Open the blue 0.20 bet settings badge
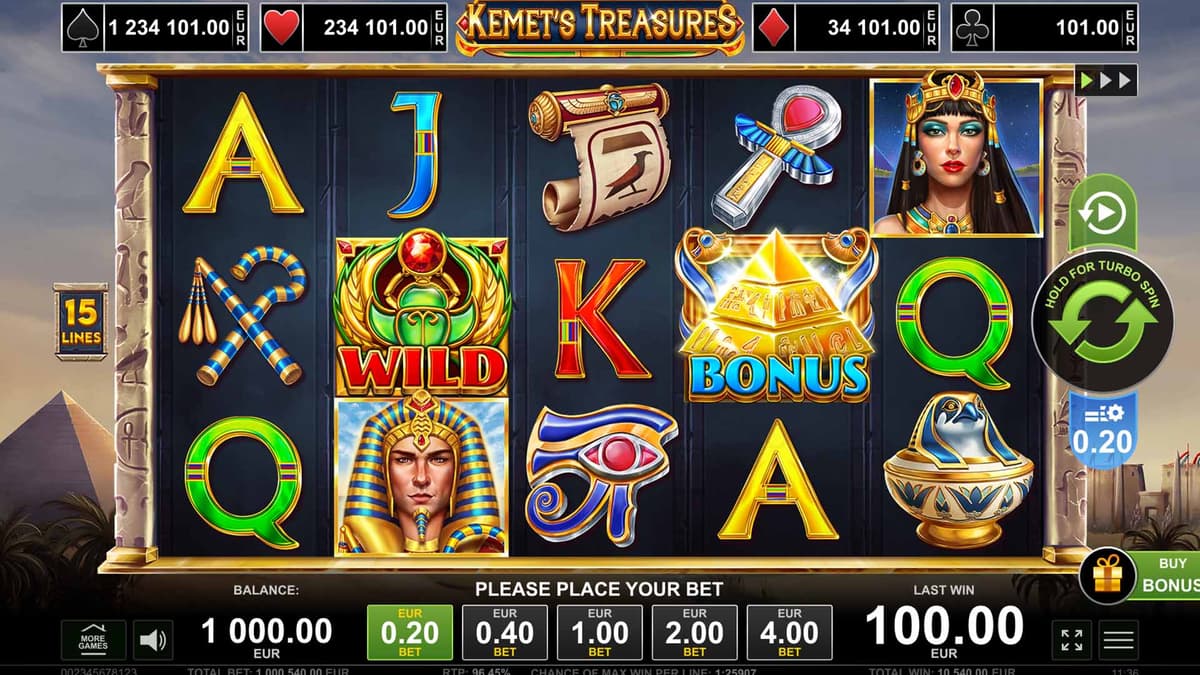This screenshot has width=1200, height=675. [x=1102, y=430]
